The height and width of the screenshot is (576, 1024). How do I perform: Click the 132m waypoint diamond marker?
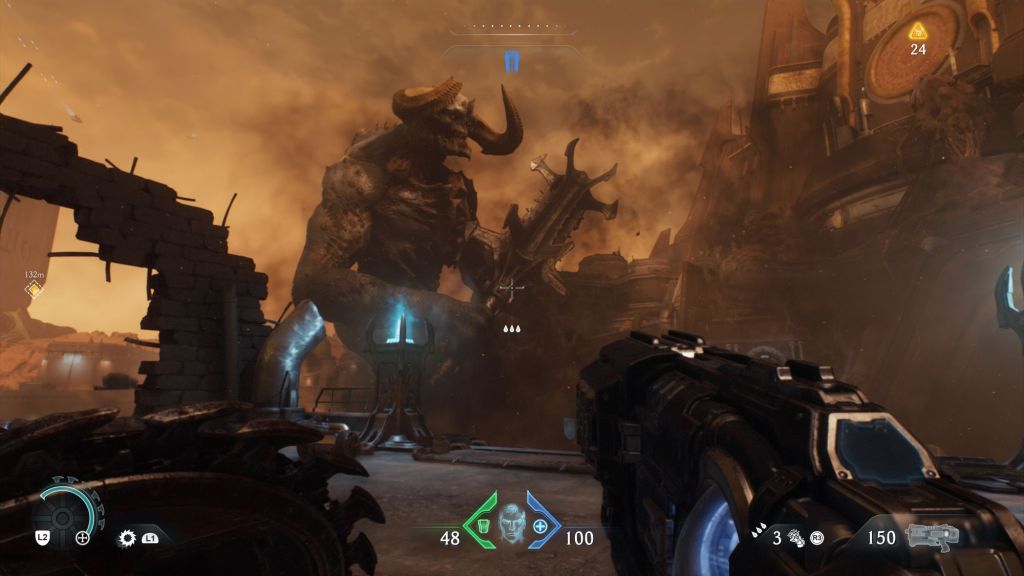tap(33, 289)
